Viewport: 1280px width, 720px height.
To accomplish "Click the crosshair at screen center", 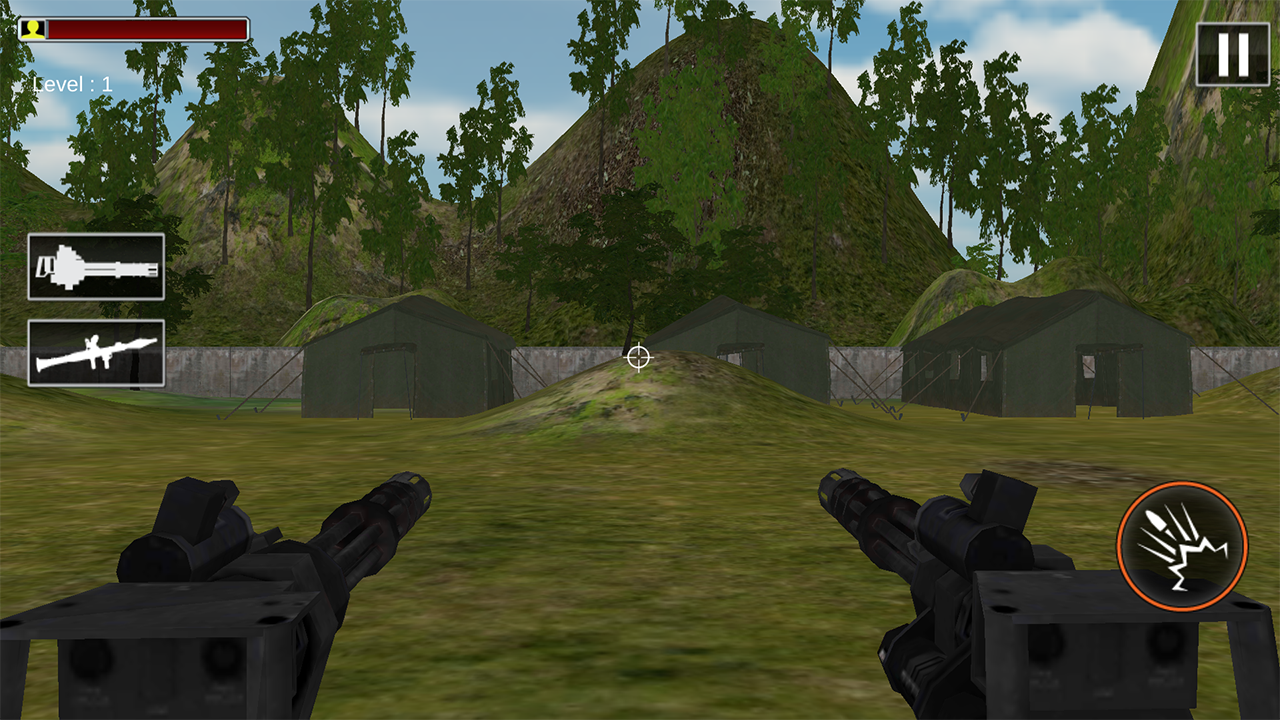I will point(638,357).
